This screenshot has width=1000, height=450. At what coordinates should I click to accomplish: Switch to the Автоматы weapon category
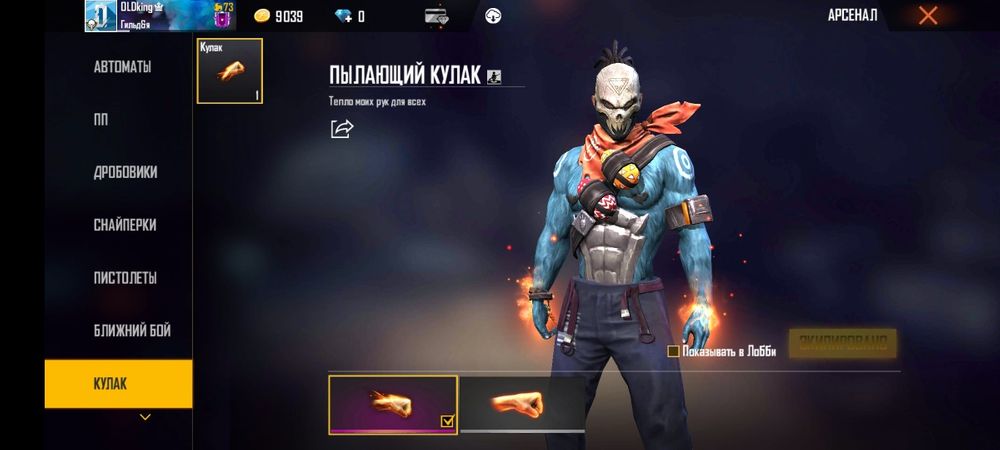(x=122, y=67)
